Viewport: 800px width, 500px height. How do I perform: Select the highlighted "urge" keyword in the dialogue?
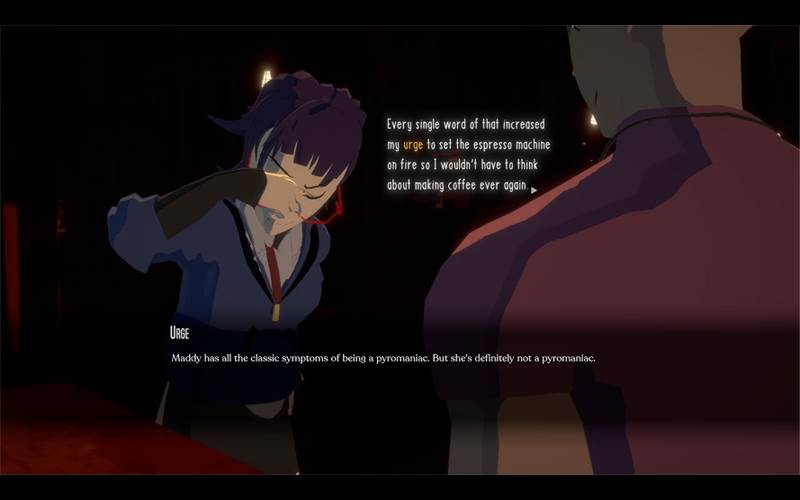click(x=413, y=145)
